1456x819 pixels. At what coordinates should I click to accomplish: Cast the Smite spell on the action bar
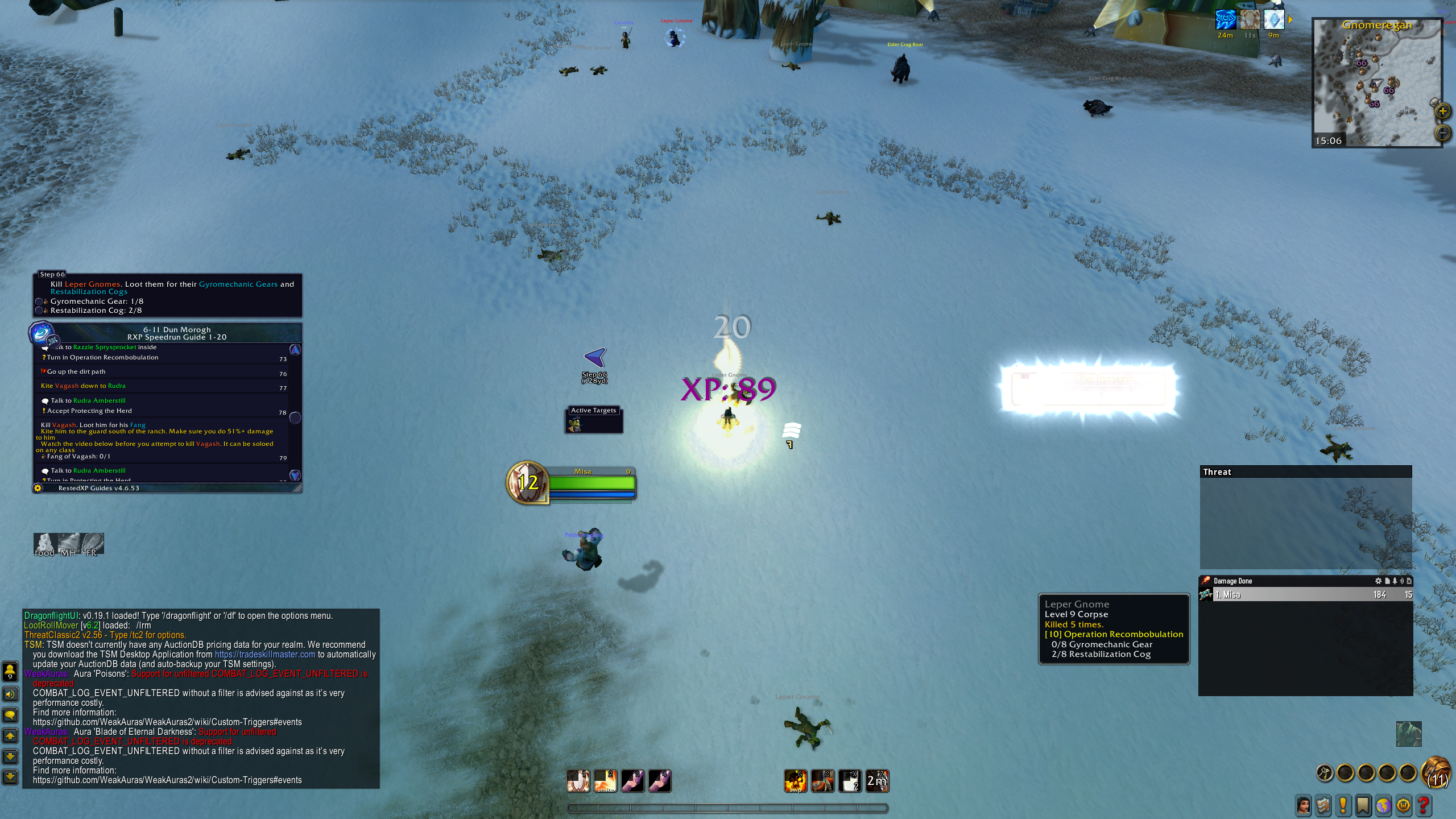(605, 781)
